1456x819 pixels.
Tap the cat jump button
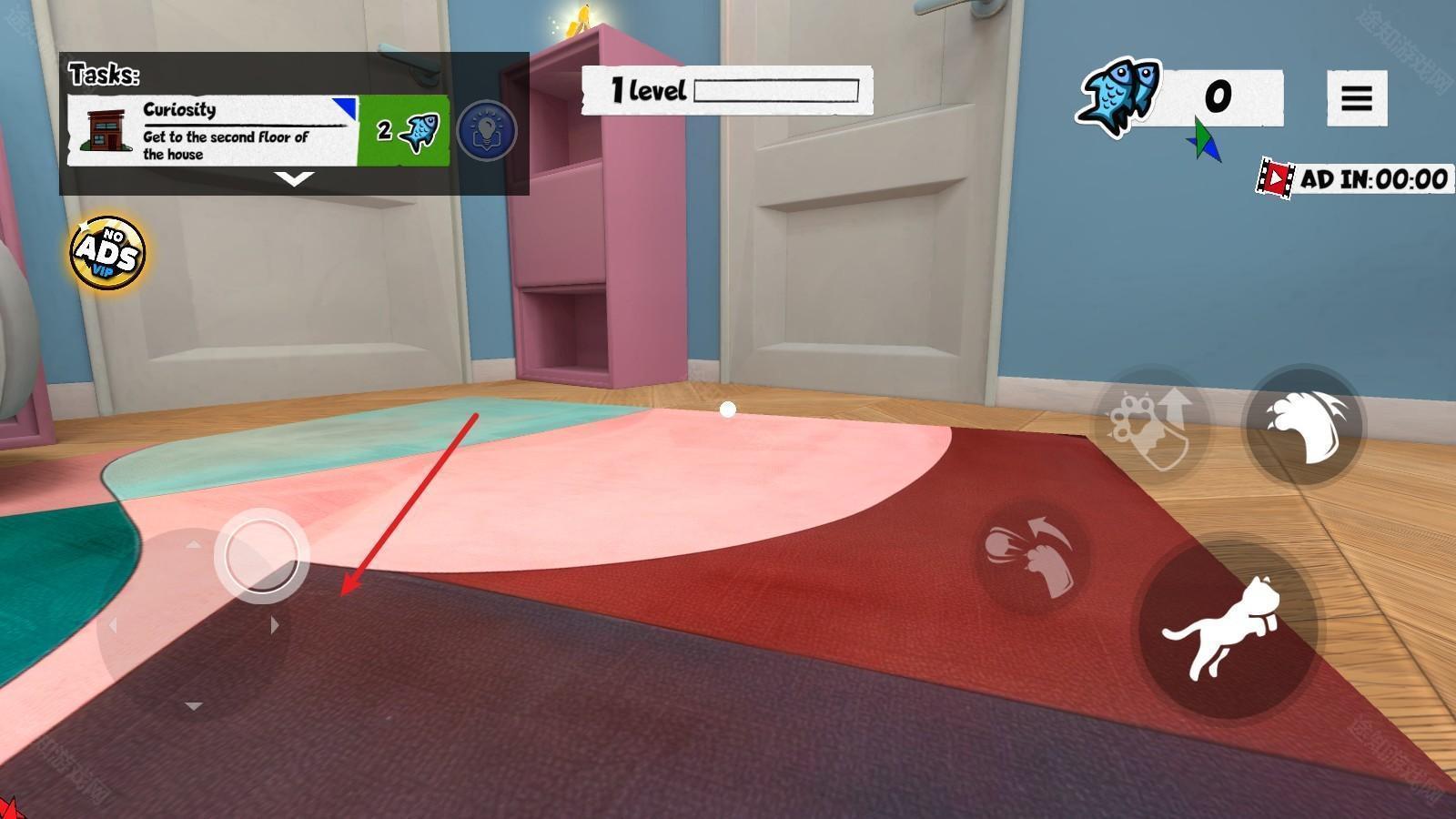pos(1225,629)
